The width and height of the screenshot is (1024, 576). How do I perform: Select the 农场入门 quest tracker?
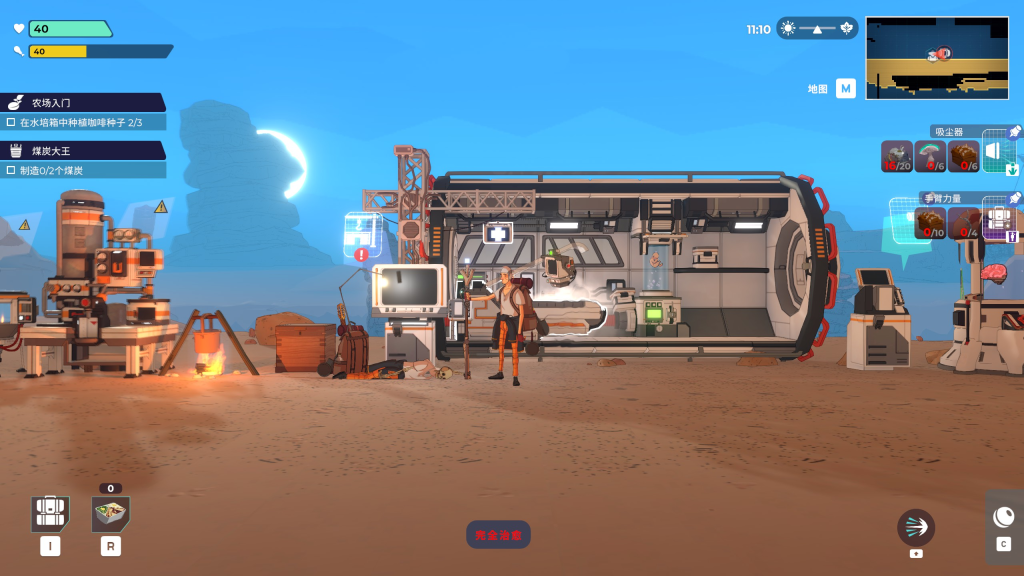coord(84,102)
